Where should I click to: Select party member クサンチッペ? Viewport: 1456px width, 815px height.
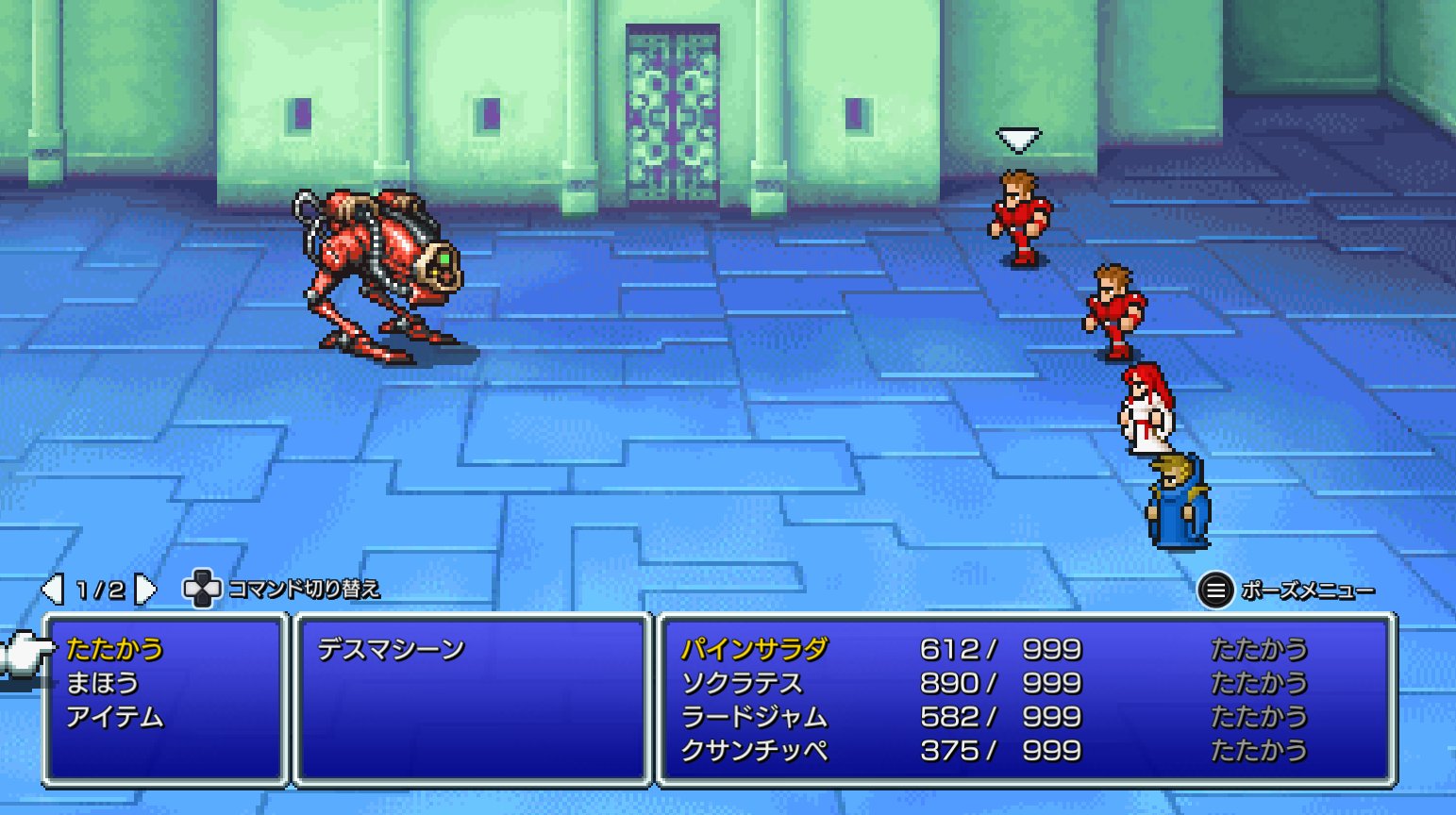point(754,751)
